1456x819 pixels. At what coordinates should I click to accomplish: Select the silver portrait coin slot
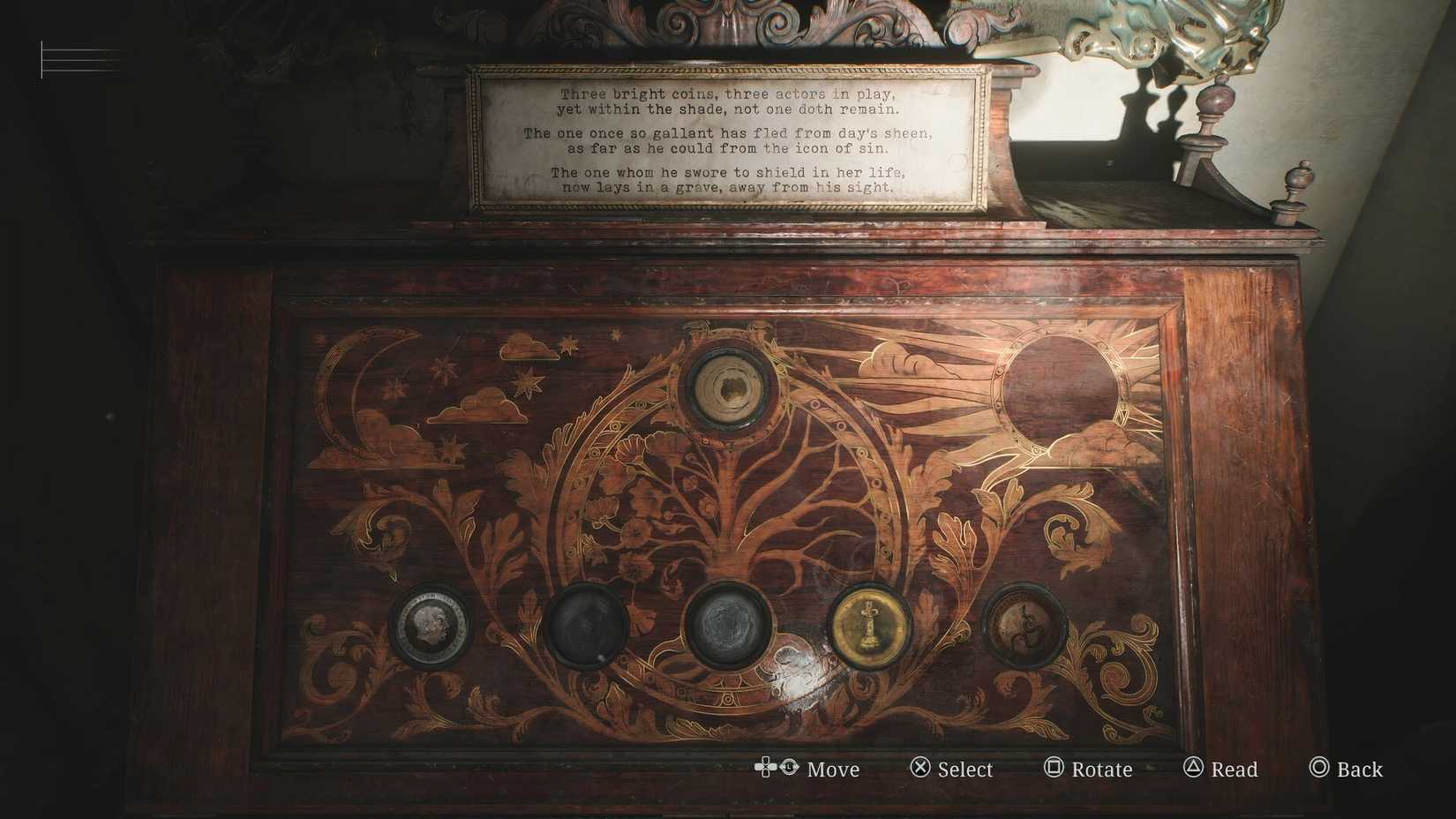pyautogui.click(x=430, y=627)
